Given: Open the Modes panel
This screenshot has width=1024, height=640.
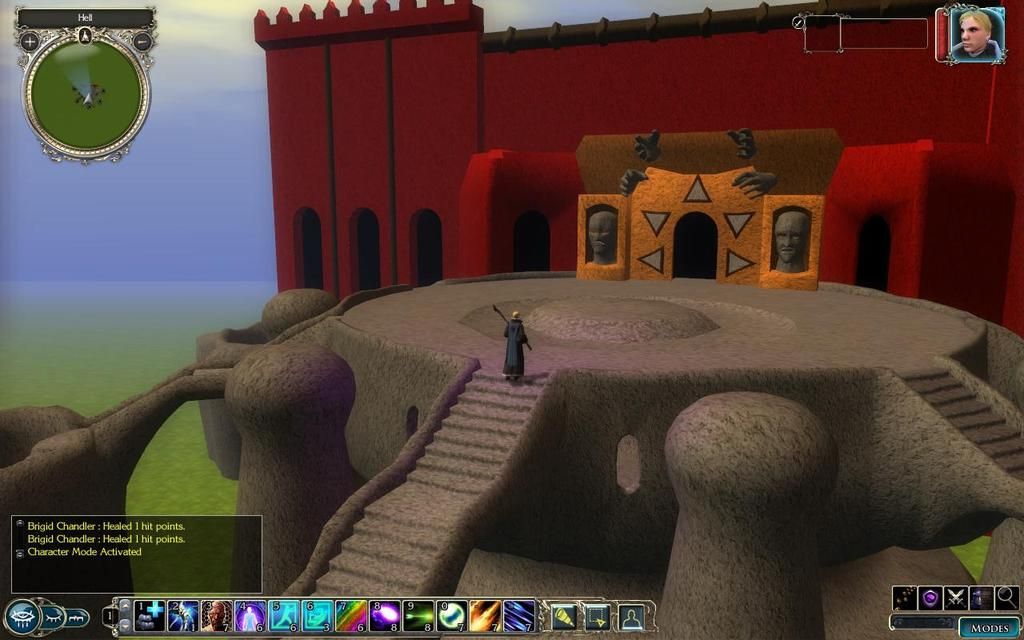Looking at the screenshot, I should (988, 627).
